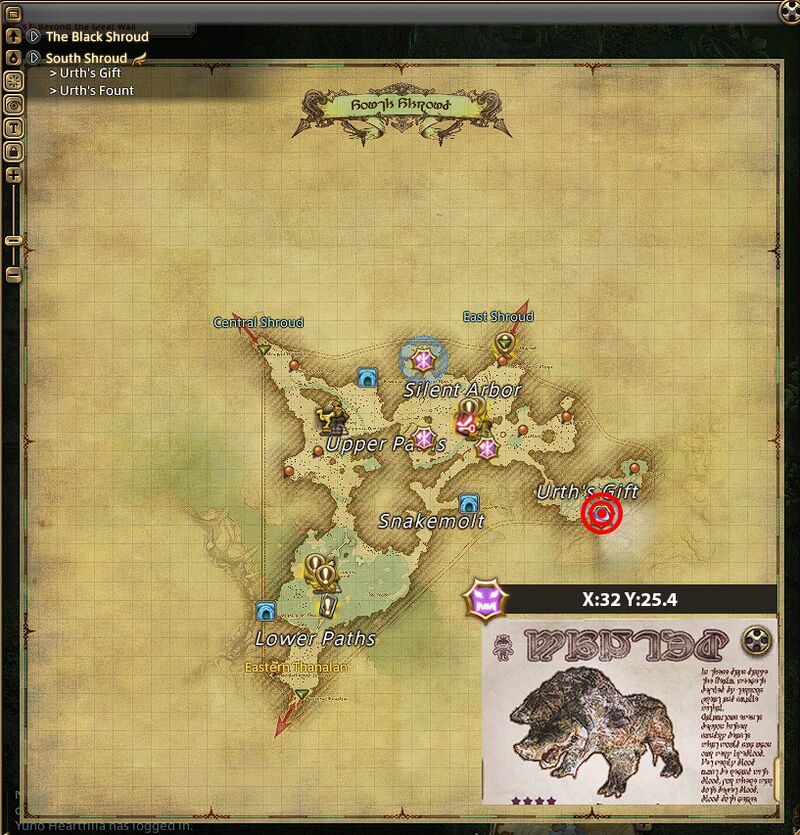Close the map window
This screenshot has height=835, width=800.
(x=790, y=12)
